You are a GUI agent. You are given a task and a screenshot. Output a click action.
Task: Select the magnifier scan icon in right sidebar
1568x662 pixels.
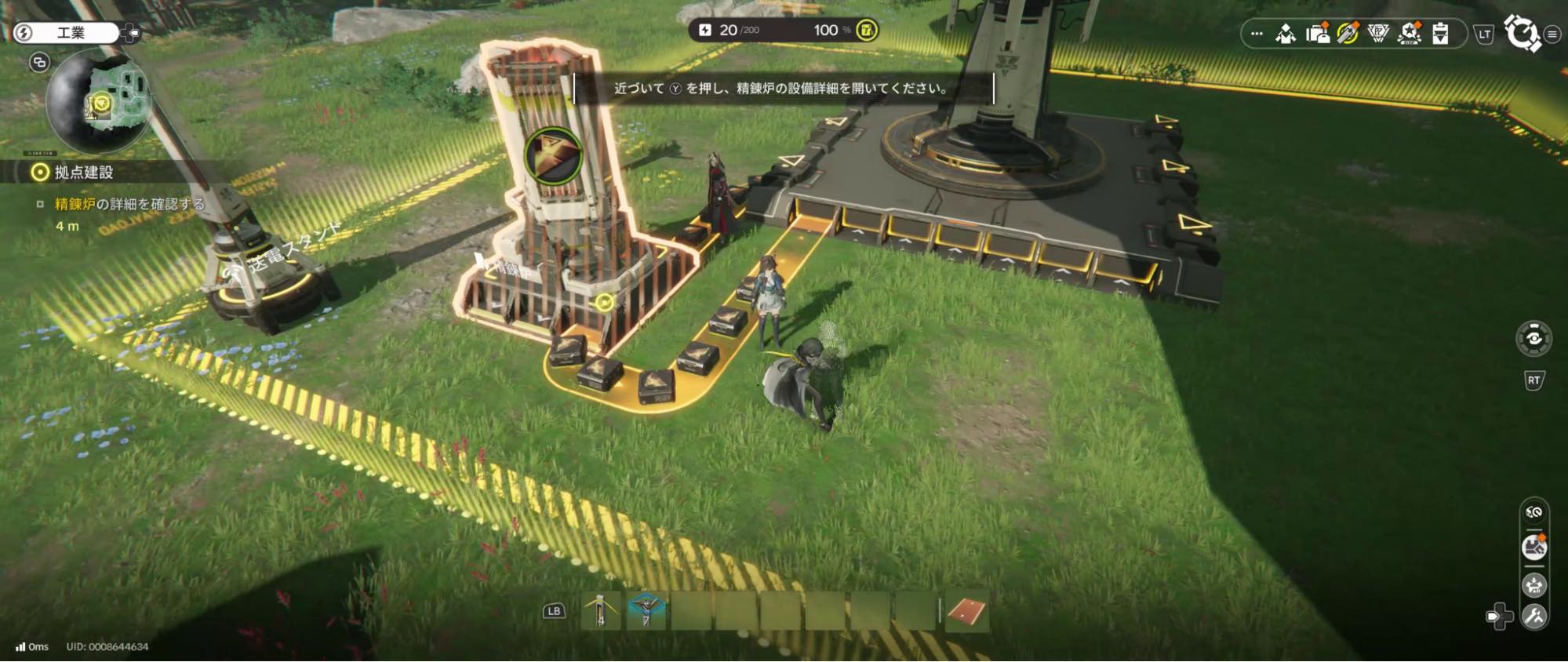pyautogui.click(x=1533, y=511)
